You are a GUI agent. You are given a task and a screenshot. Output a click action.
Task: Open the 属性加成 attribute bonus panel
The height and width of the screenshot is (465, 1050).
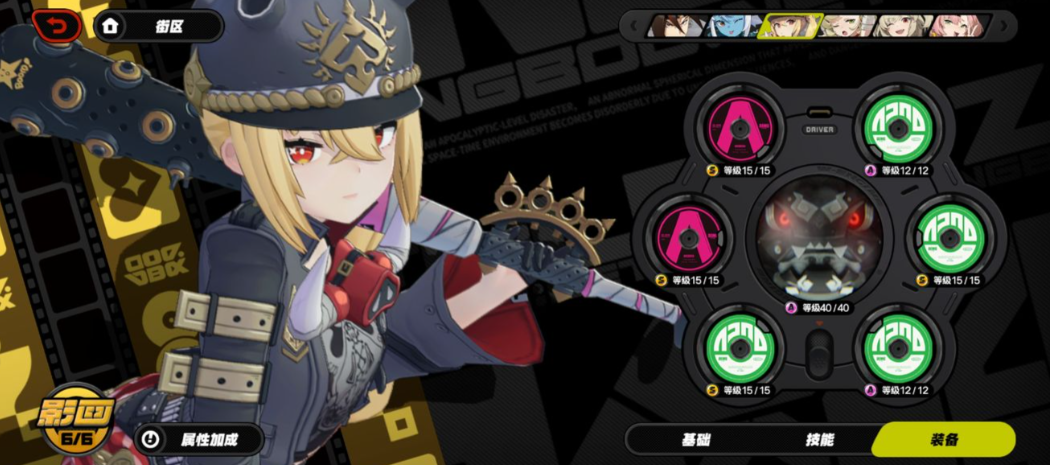coord(199,439)
